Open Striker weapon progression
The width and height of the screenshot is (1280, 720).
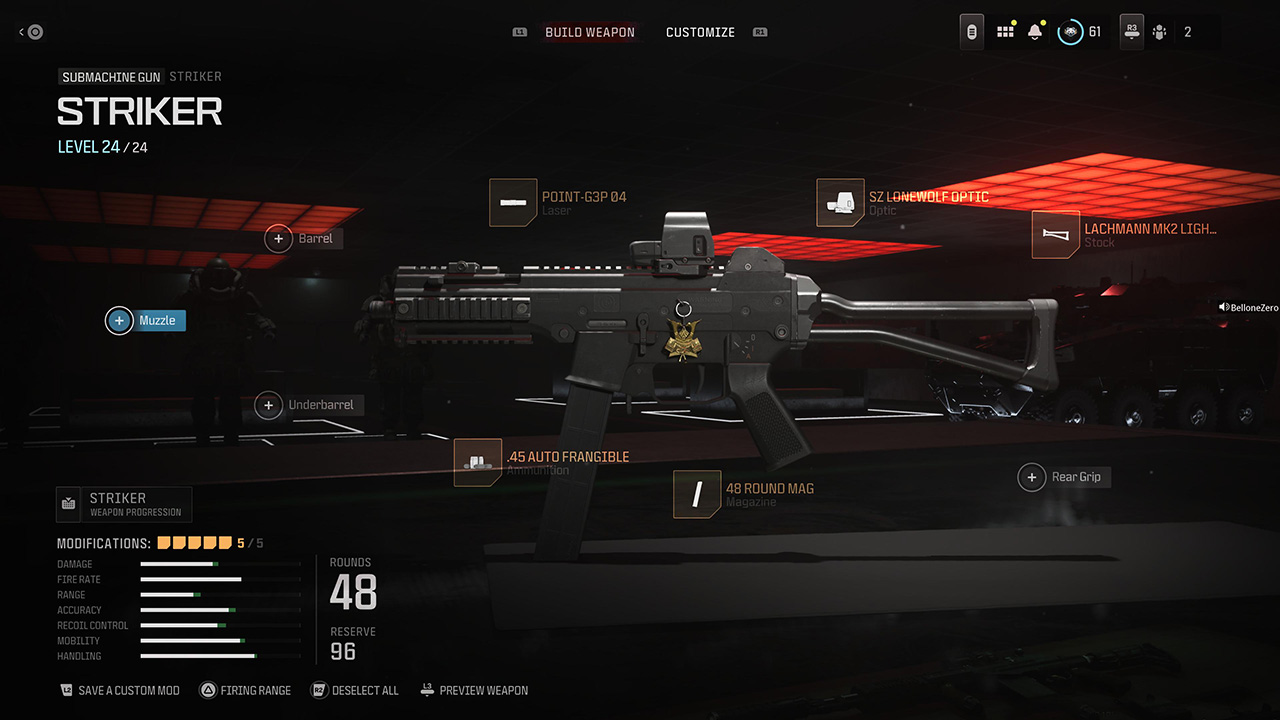123,504
